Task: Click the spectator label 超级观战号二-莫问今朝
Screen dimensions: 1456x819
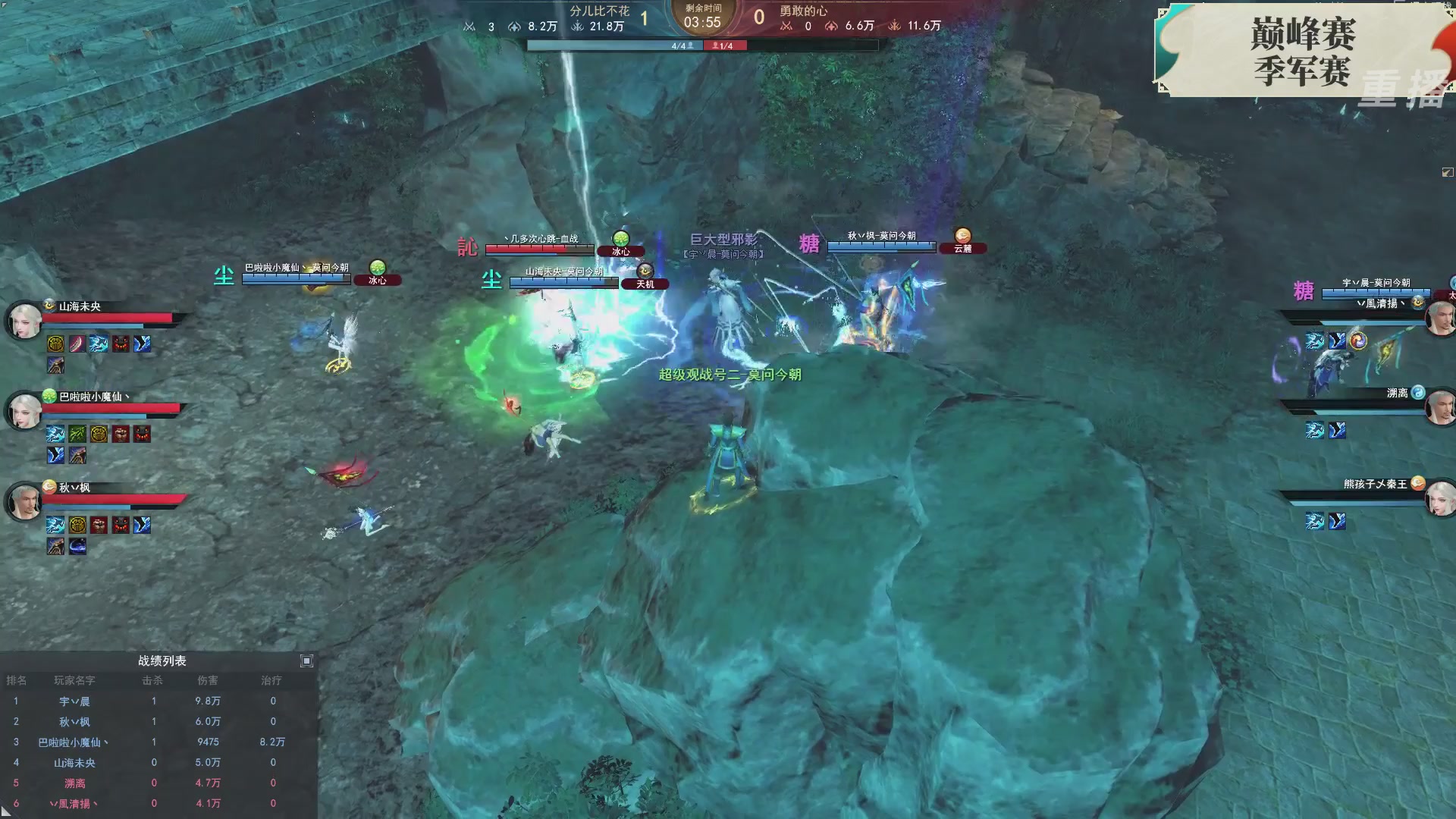Action: coord(730,375)
